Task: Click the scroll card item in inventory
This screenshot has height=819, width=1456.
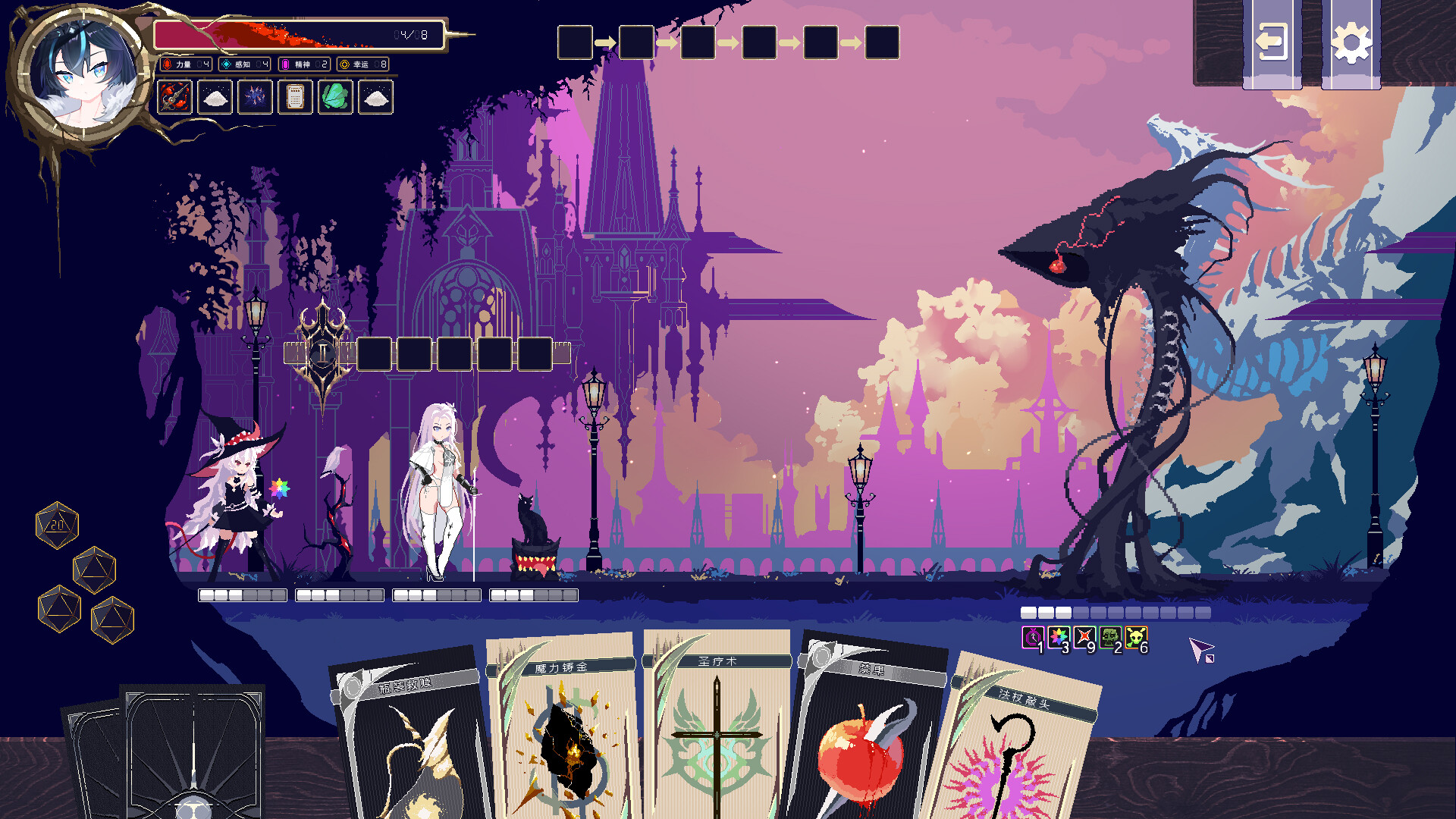Action: (x=296, y=99)
